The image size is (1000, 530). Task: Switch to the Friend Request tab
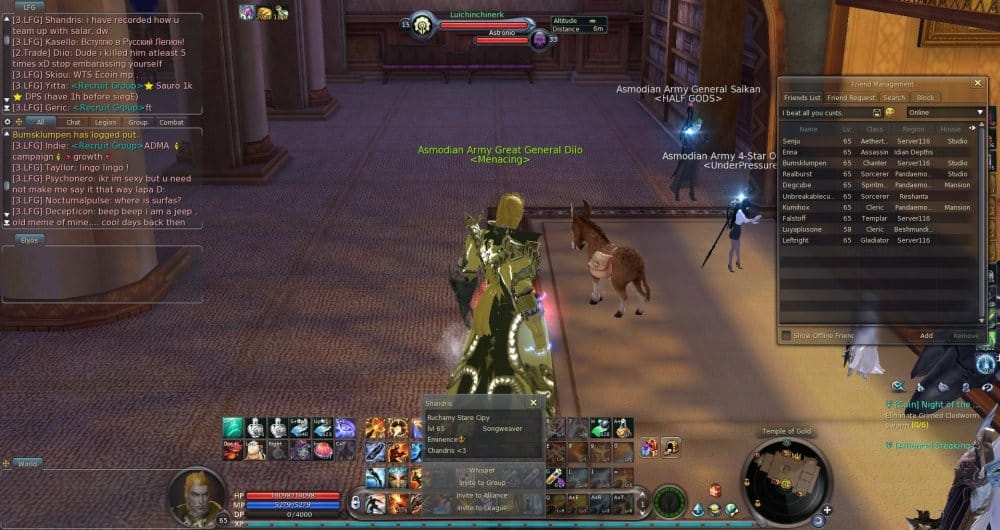click(850, 98)
